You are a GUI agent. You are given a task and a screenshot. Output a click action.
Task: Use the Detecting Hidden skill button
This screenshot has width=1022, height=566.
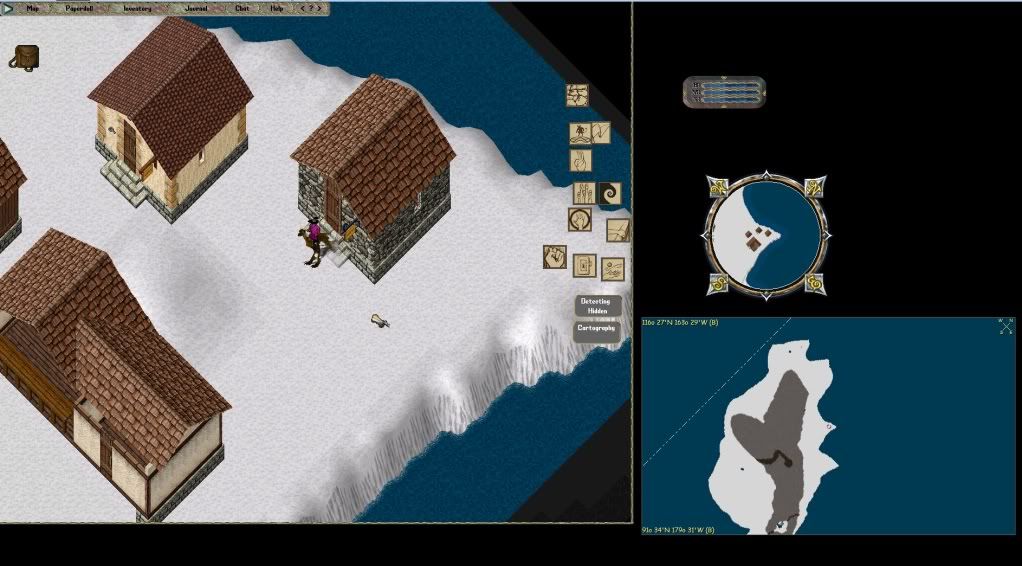(x=597, y=306)
